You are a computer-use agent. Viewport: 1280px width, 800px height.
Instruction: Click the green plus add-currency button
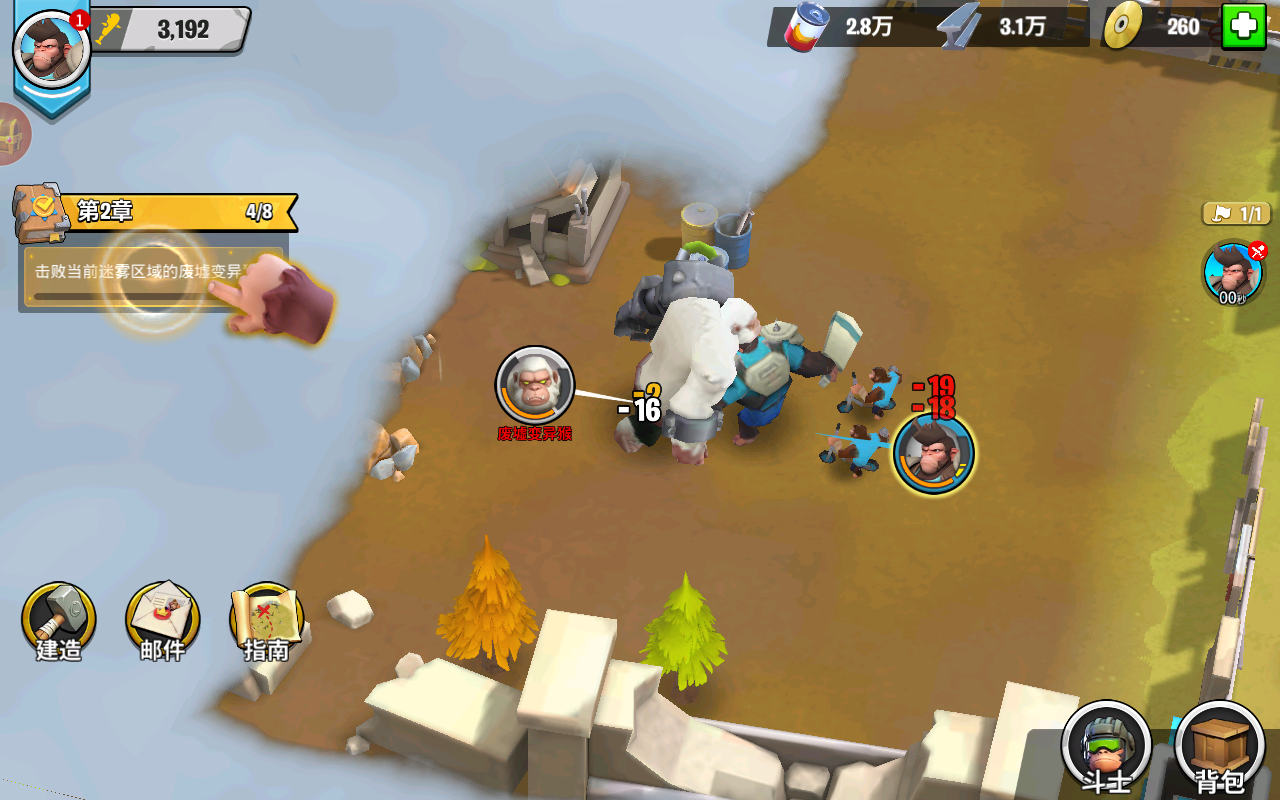click(x=1243, y=27)
